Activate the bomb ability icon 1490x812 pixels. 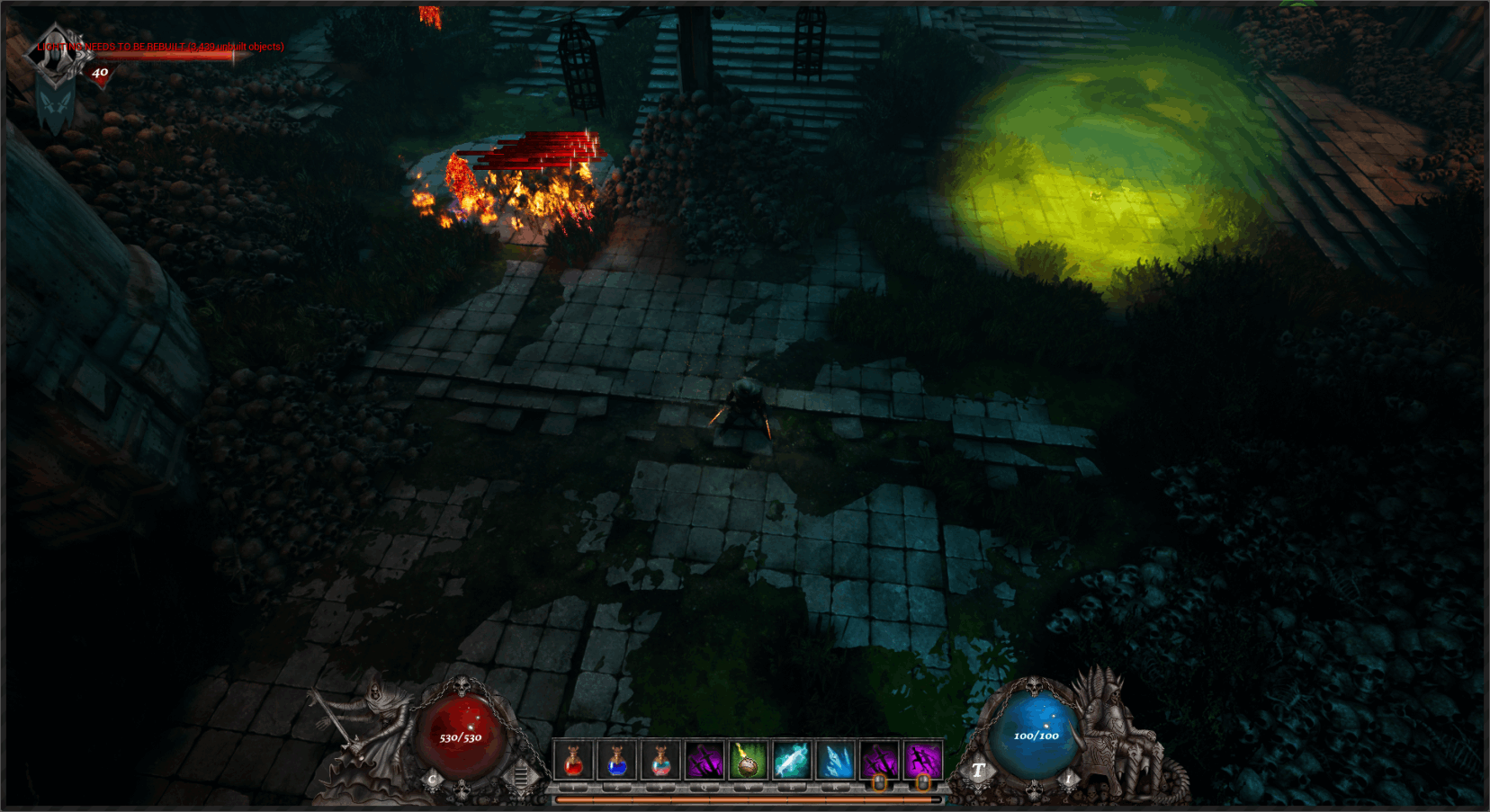pos(747,761)
